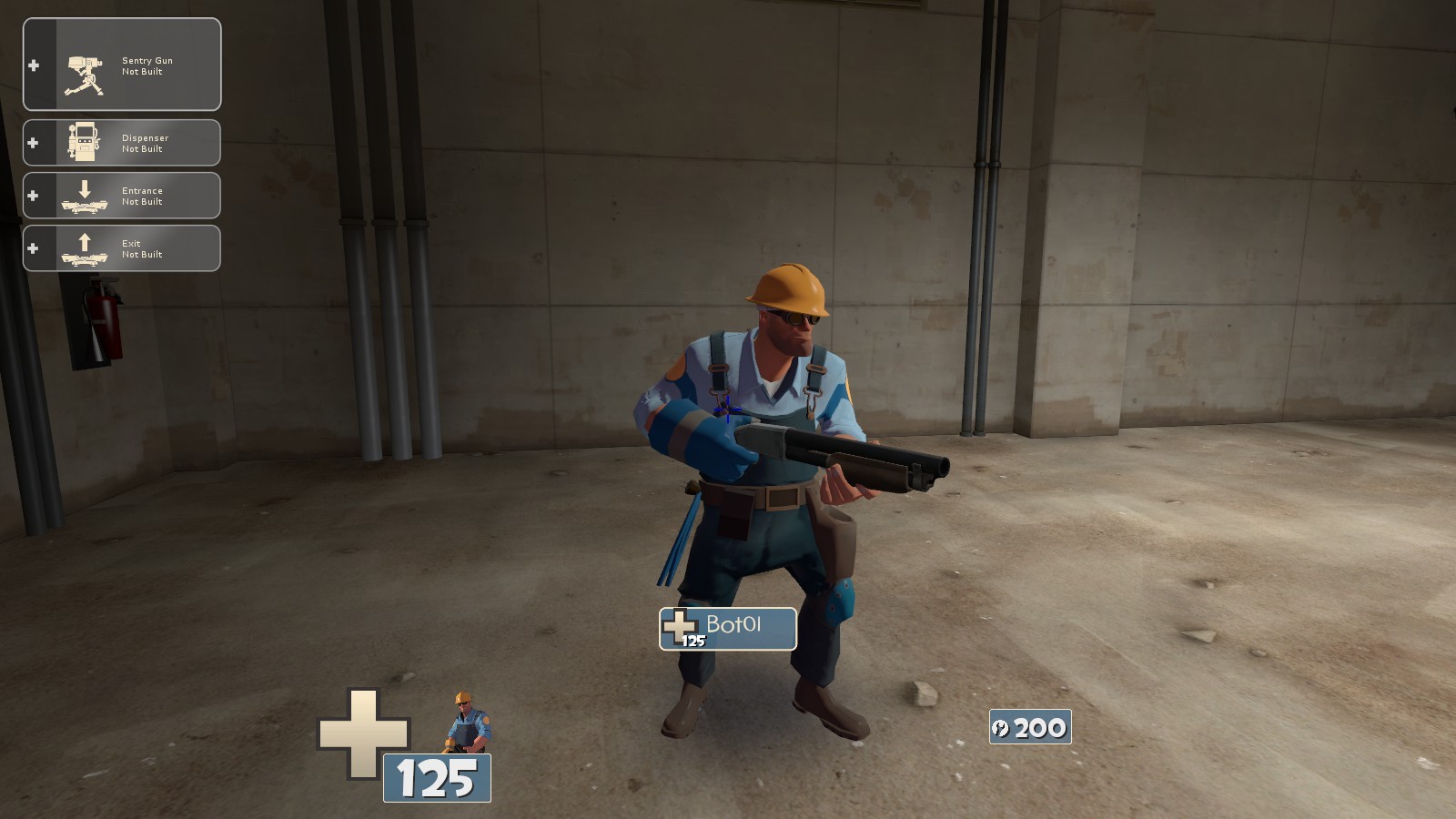
Task: Click the plus symbol on the Dispenser panel
Action: (x=33, y=142)
